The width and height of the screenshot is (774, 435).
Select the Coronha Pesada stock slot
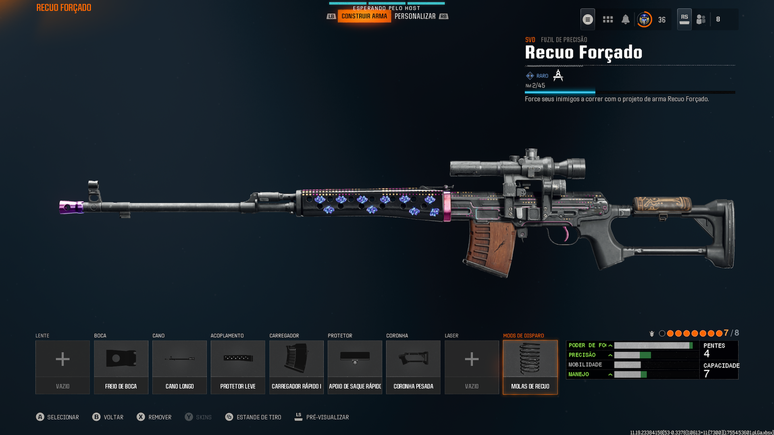(413, 366)
